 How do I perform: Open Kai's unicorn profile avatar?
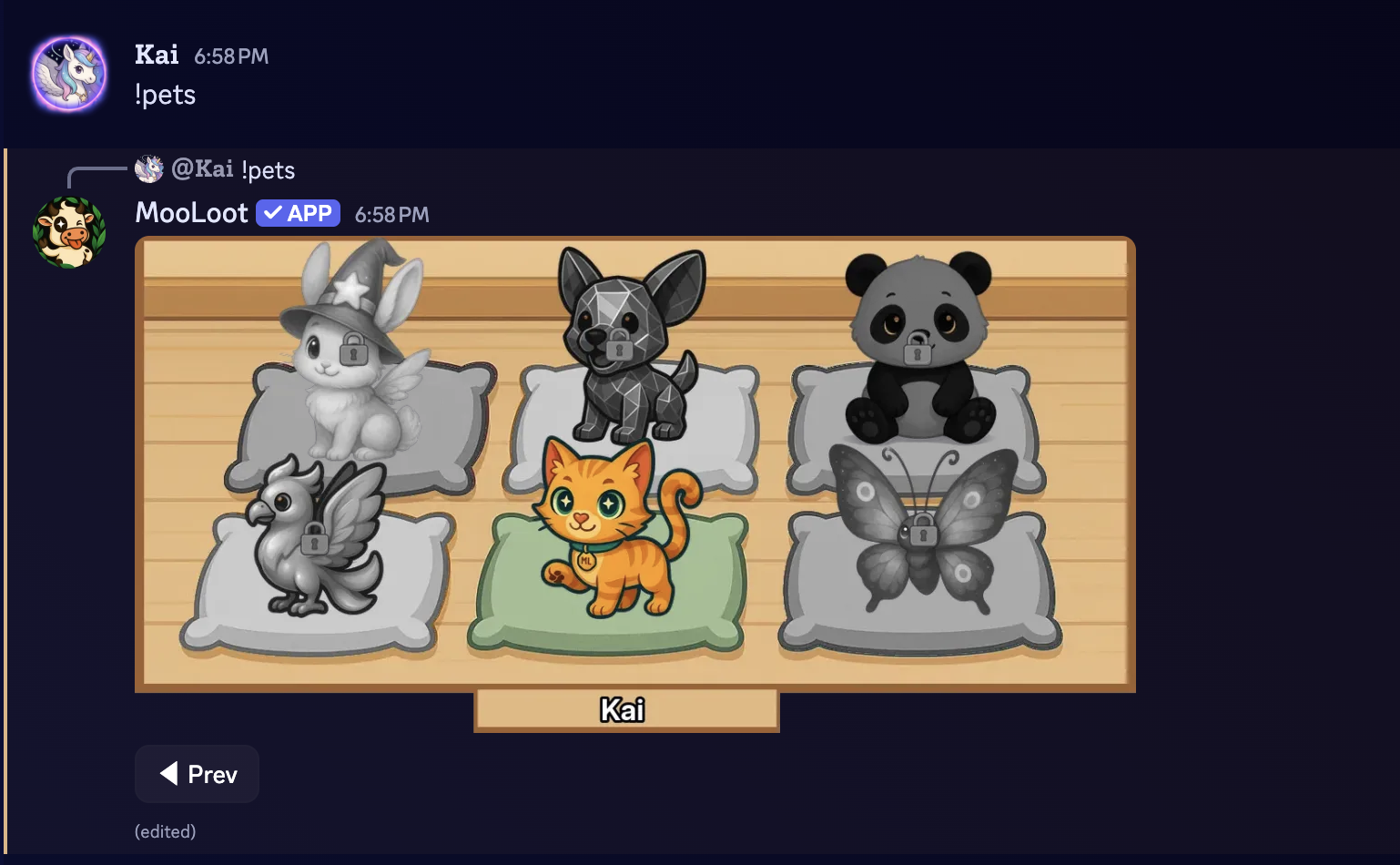point(69,73)
